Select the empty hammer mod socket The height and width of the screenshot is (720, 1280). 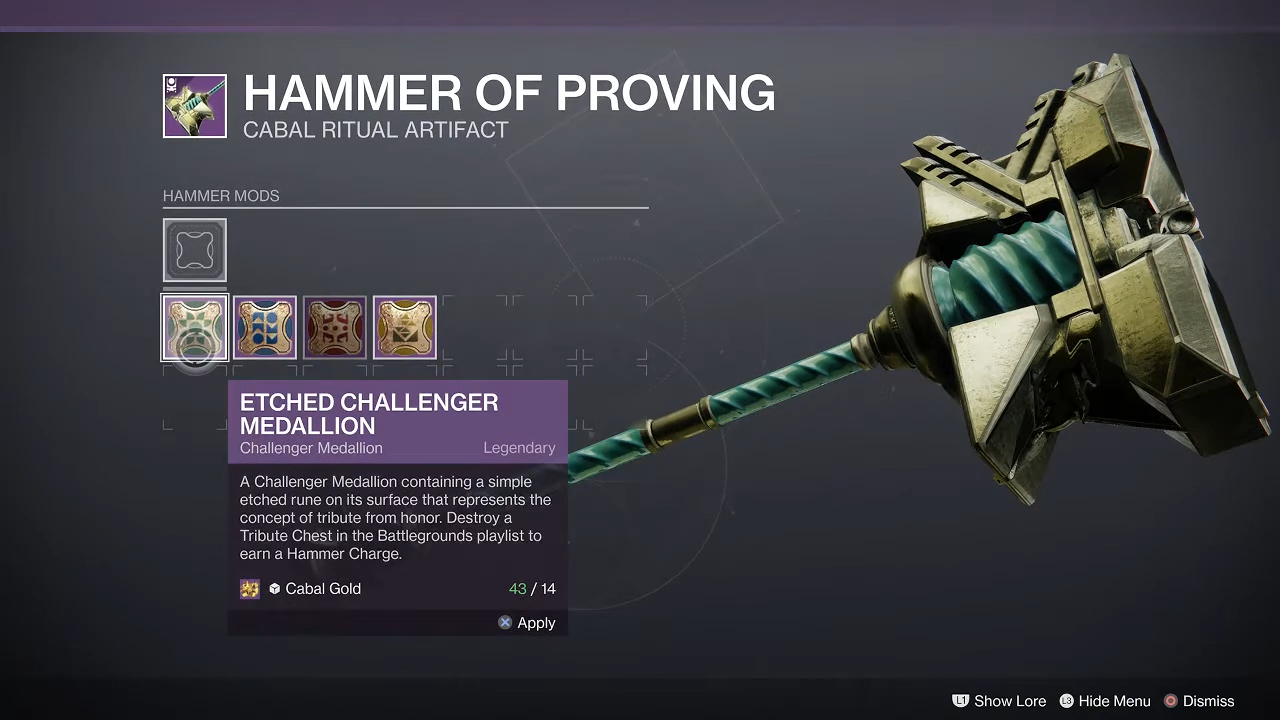(195, 250)
